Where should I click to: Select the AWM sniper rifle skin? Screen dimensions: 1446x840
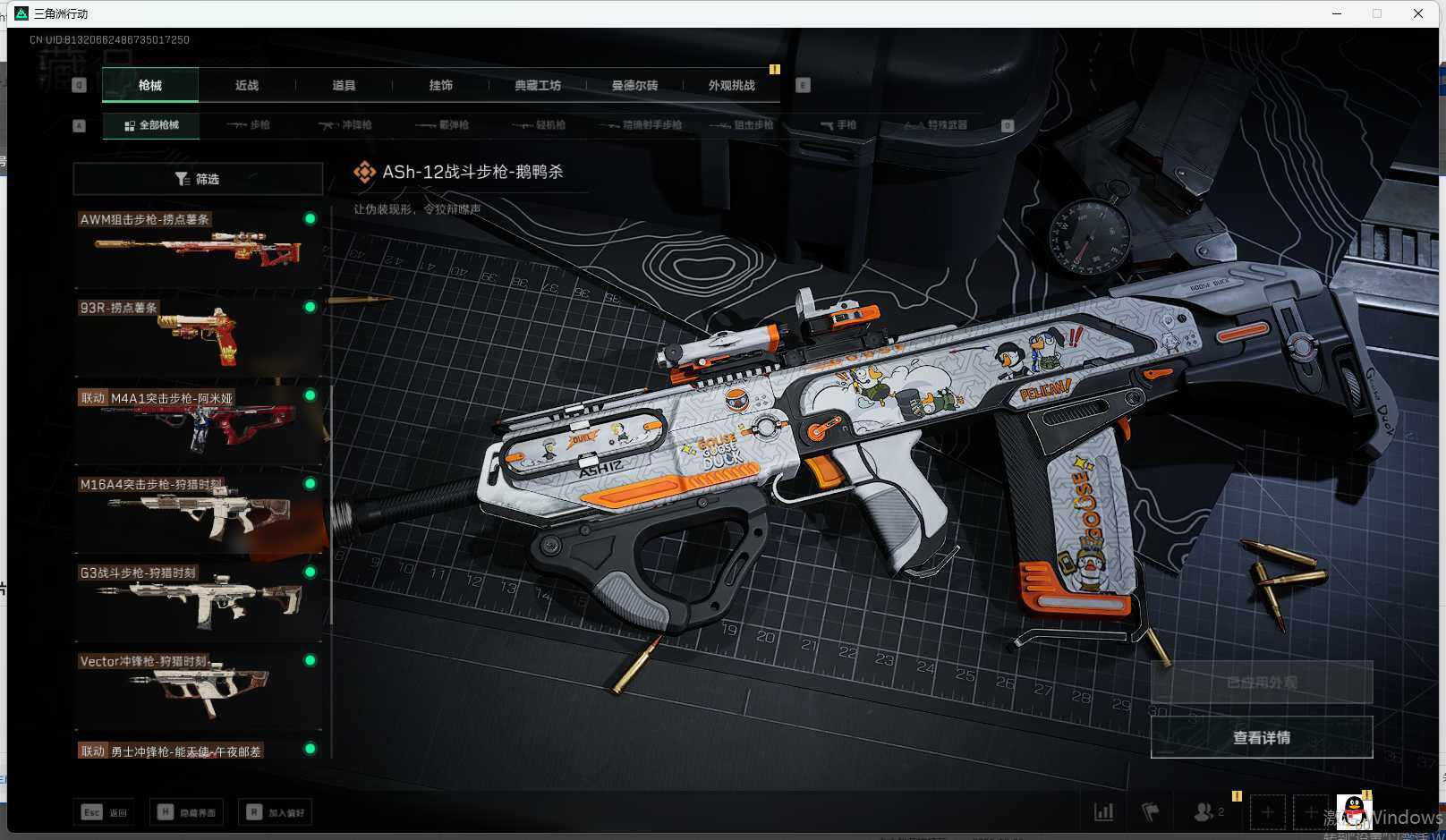pos(198,247)
